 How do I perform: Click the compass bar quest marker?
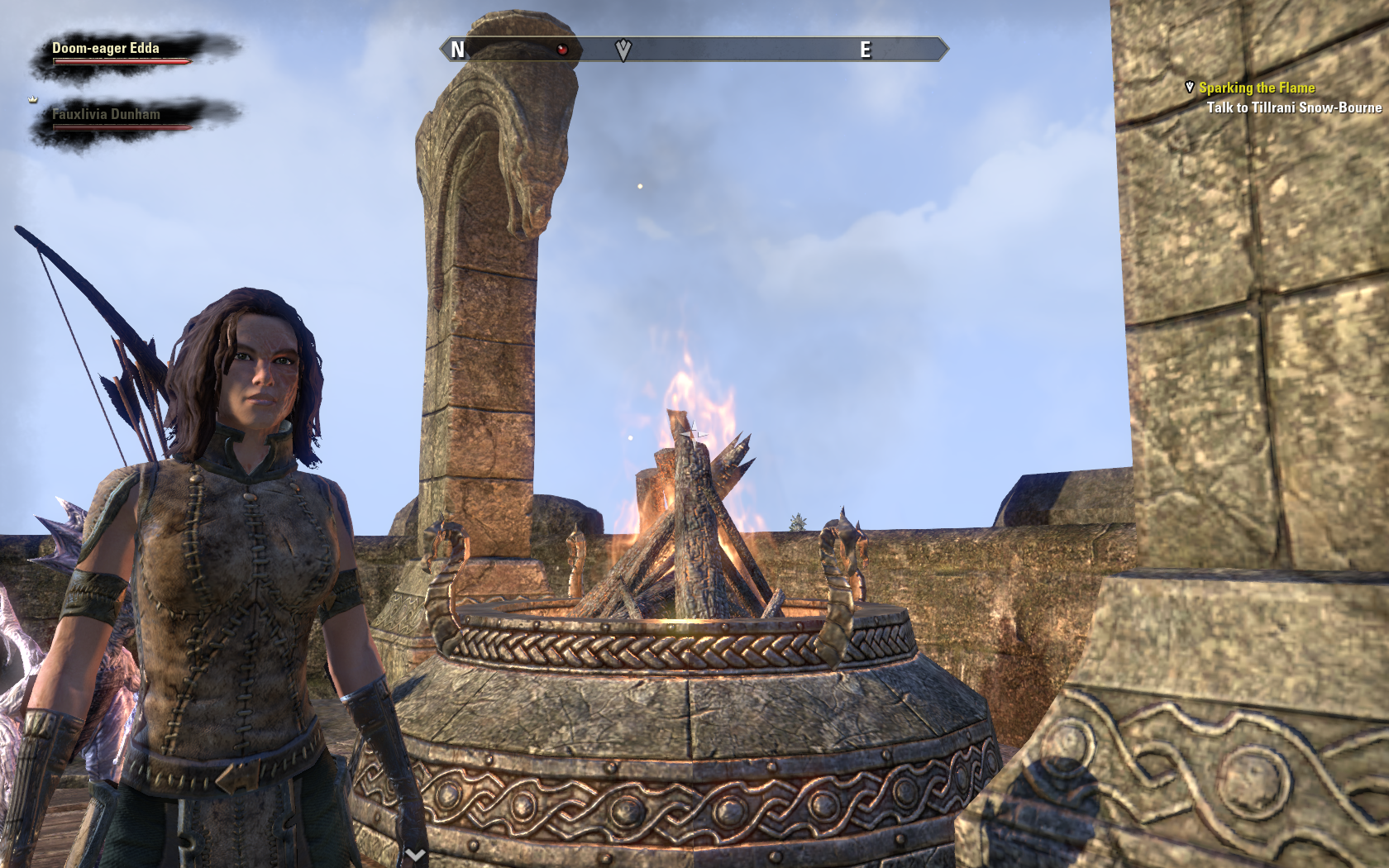pos(623,50)
